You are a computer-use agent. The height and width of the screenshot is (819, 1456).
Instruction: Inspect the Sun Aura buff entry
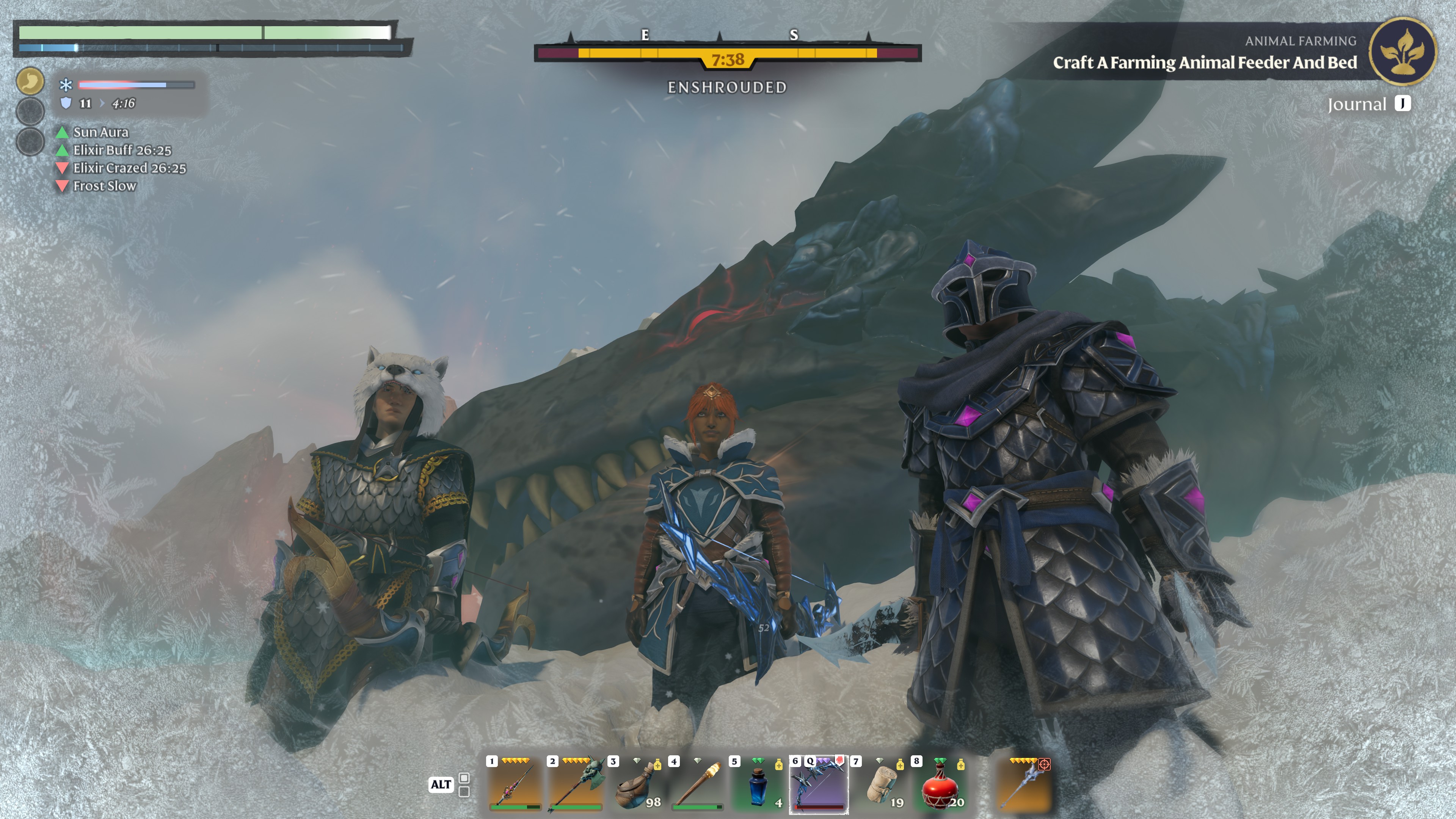pos(100,132)
